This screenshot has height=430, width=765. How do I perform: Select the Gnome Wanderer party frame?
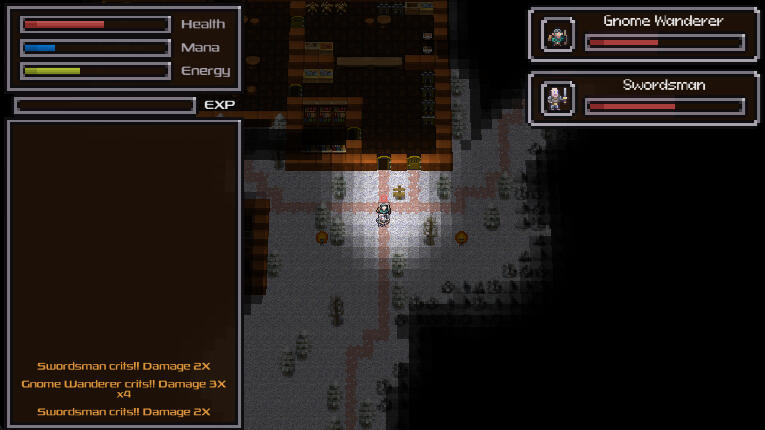tap(645, 34)
